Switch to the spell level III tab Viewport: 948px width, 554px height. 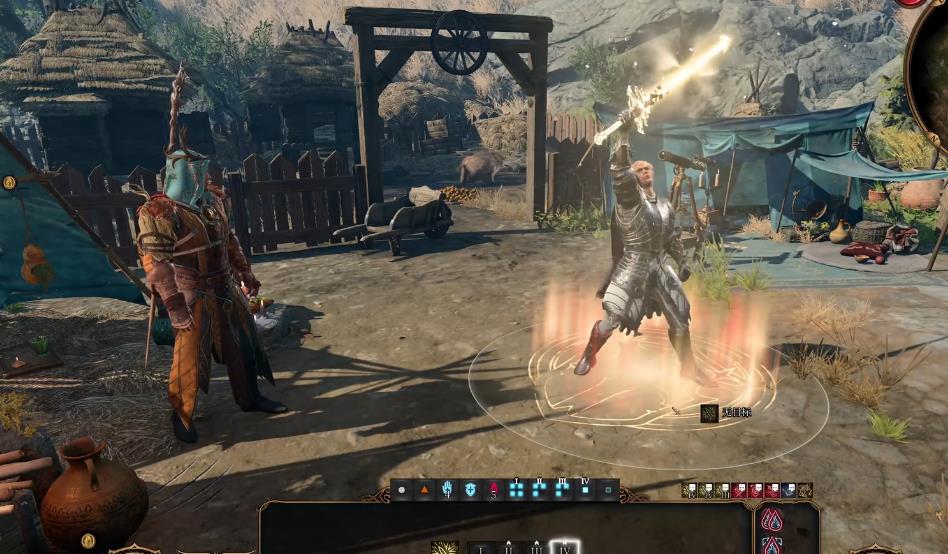pyautogui.click(x=537, y=548)
